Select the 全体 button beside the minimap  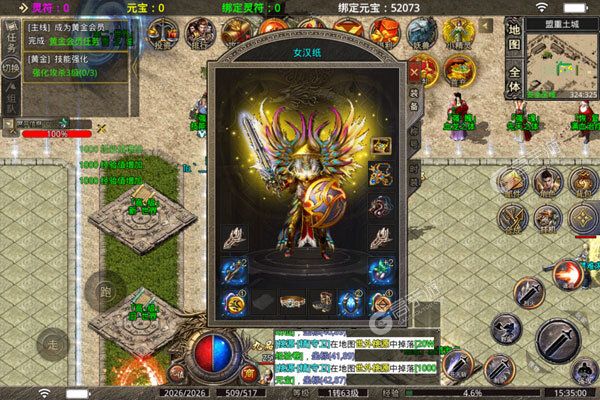515,80
